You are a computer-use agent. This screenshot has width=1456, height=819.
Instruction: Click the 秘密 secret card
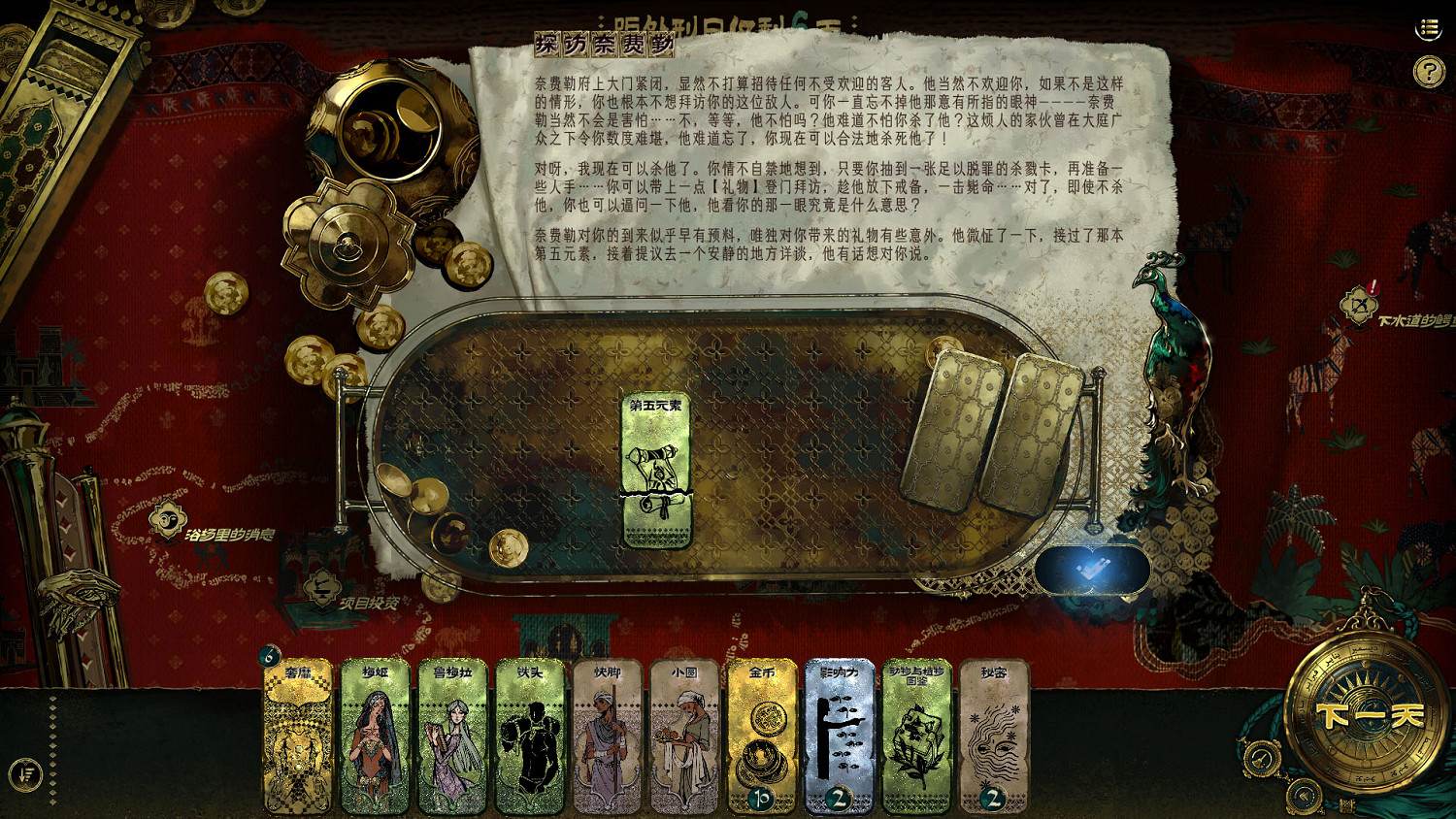(x=992, y=737)
